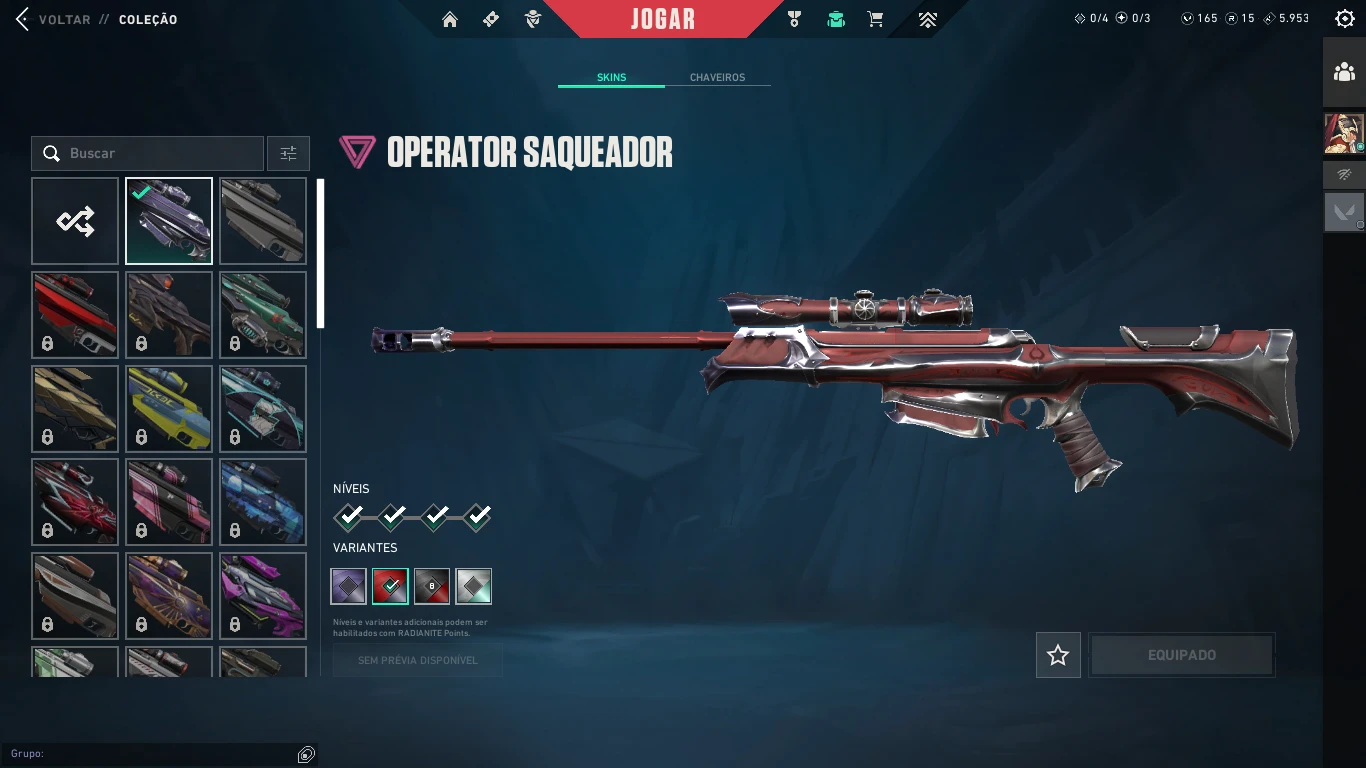The image size is (1366, 768).
Task: Open the agents icon in top bar
Action: 532,19
